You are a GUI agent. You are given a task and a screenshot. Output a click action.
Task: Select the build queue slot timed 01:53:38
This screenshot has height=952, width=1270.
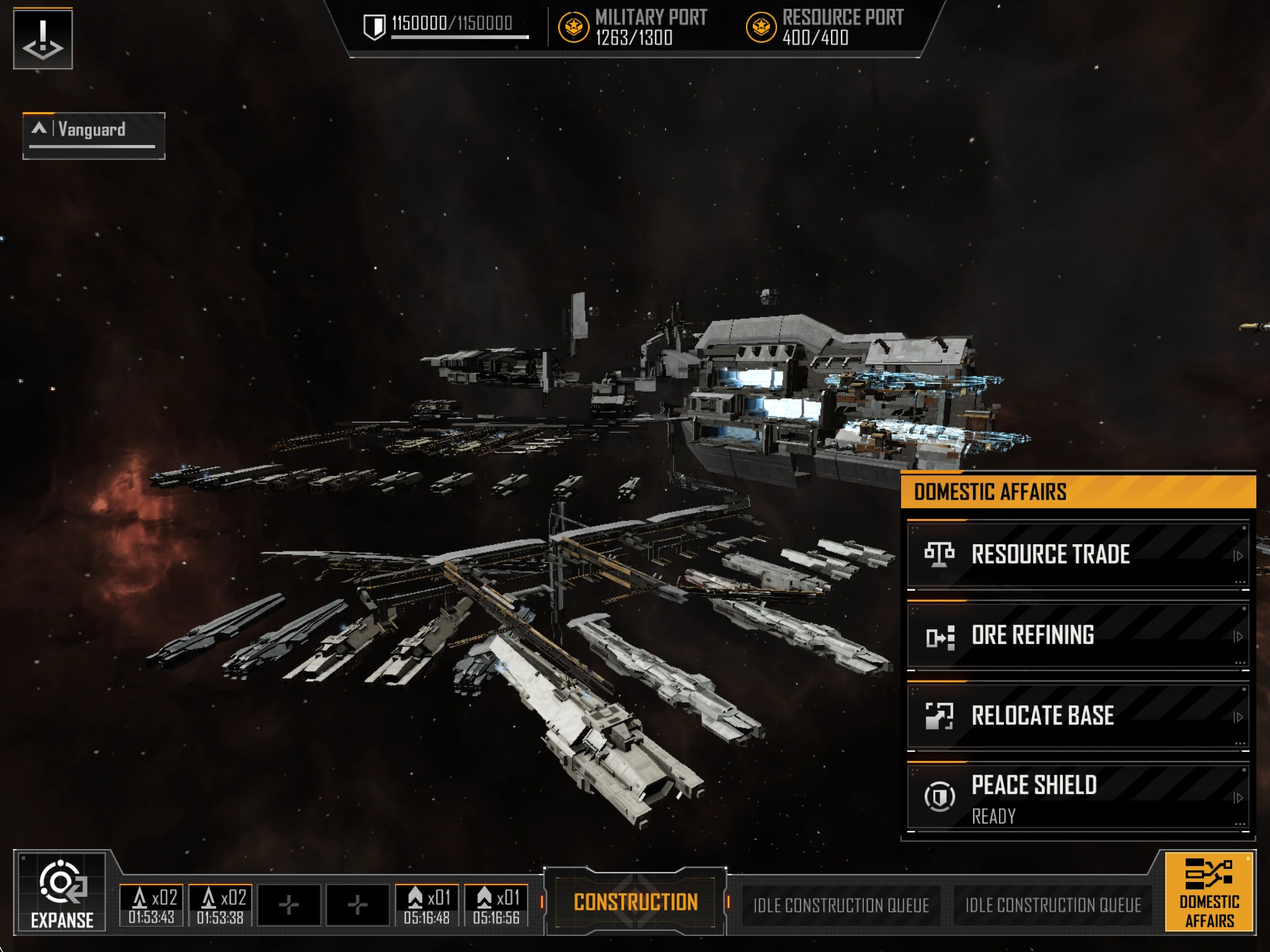[x=220, y=906]
